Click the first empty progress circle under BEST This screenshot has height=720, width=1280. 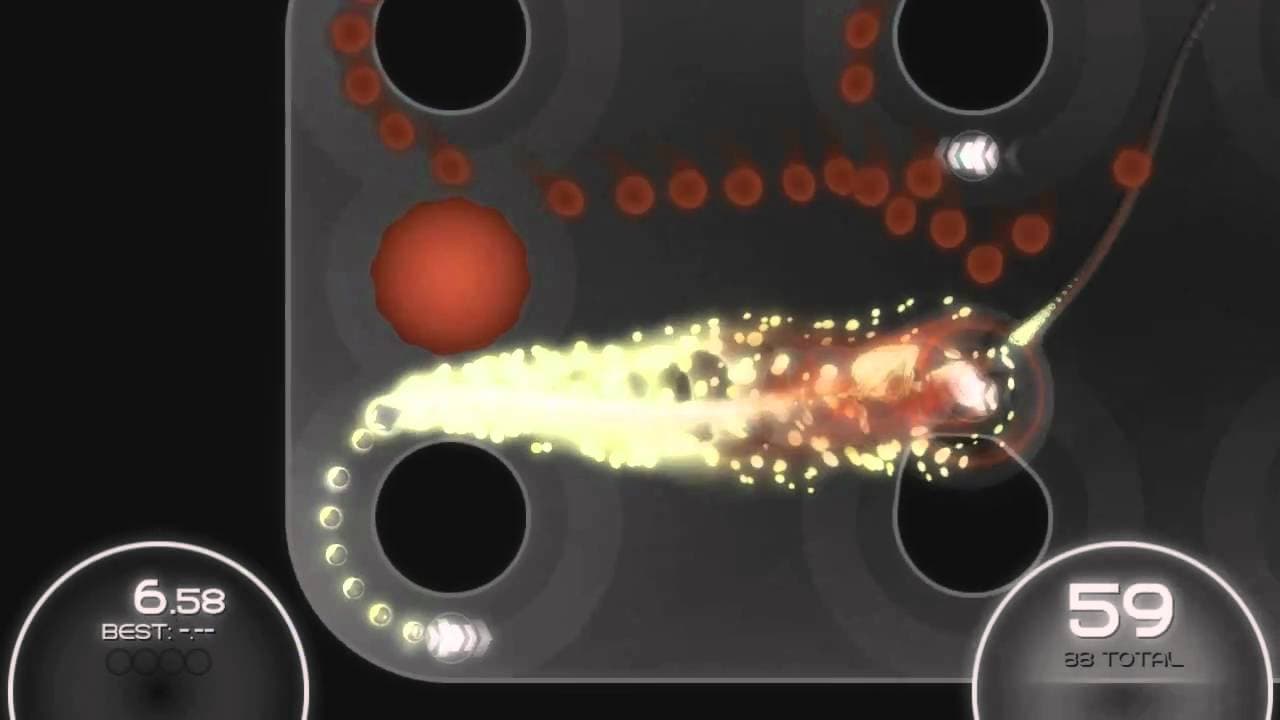pyautogui.click(x=120, y=660)
